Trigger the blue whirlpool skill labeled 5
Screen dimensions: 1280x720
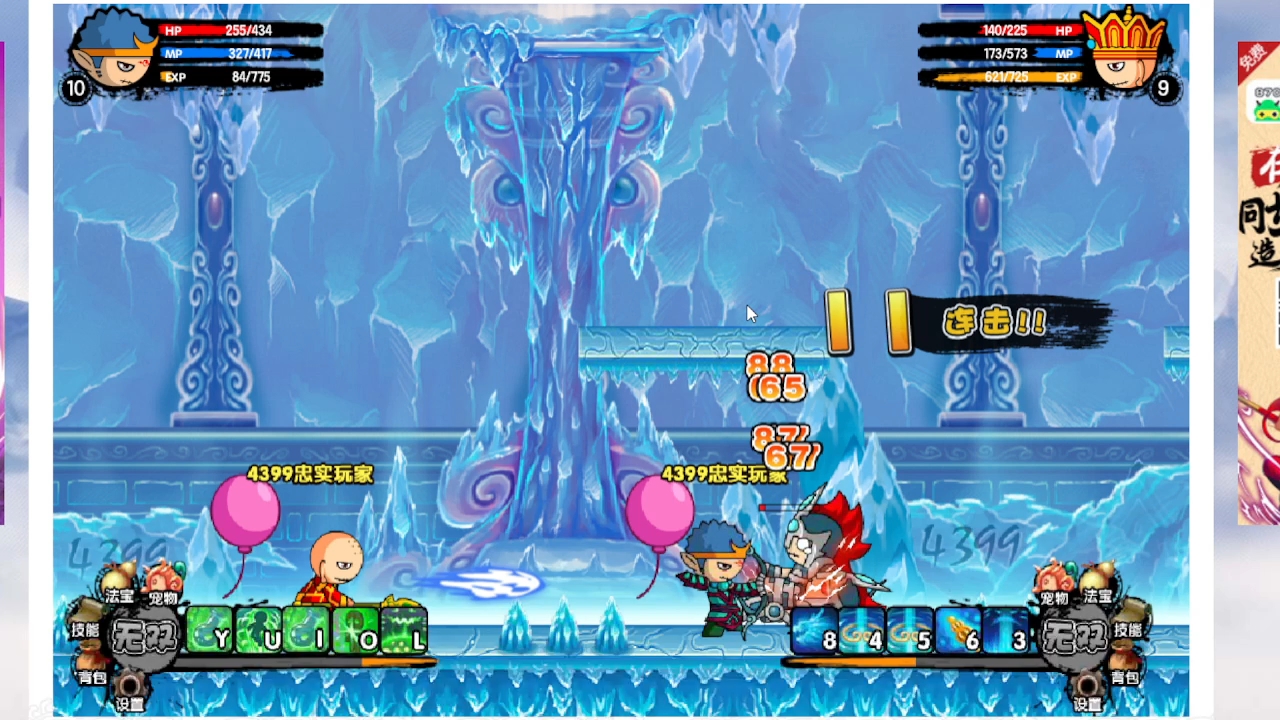[x=910, y=630]
